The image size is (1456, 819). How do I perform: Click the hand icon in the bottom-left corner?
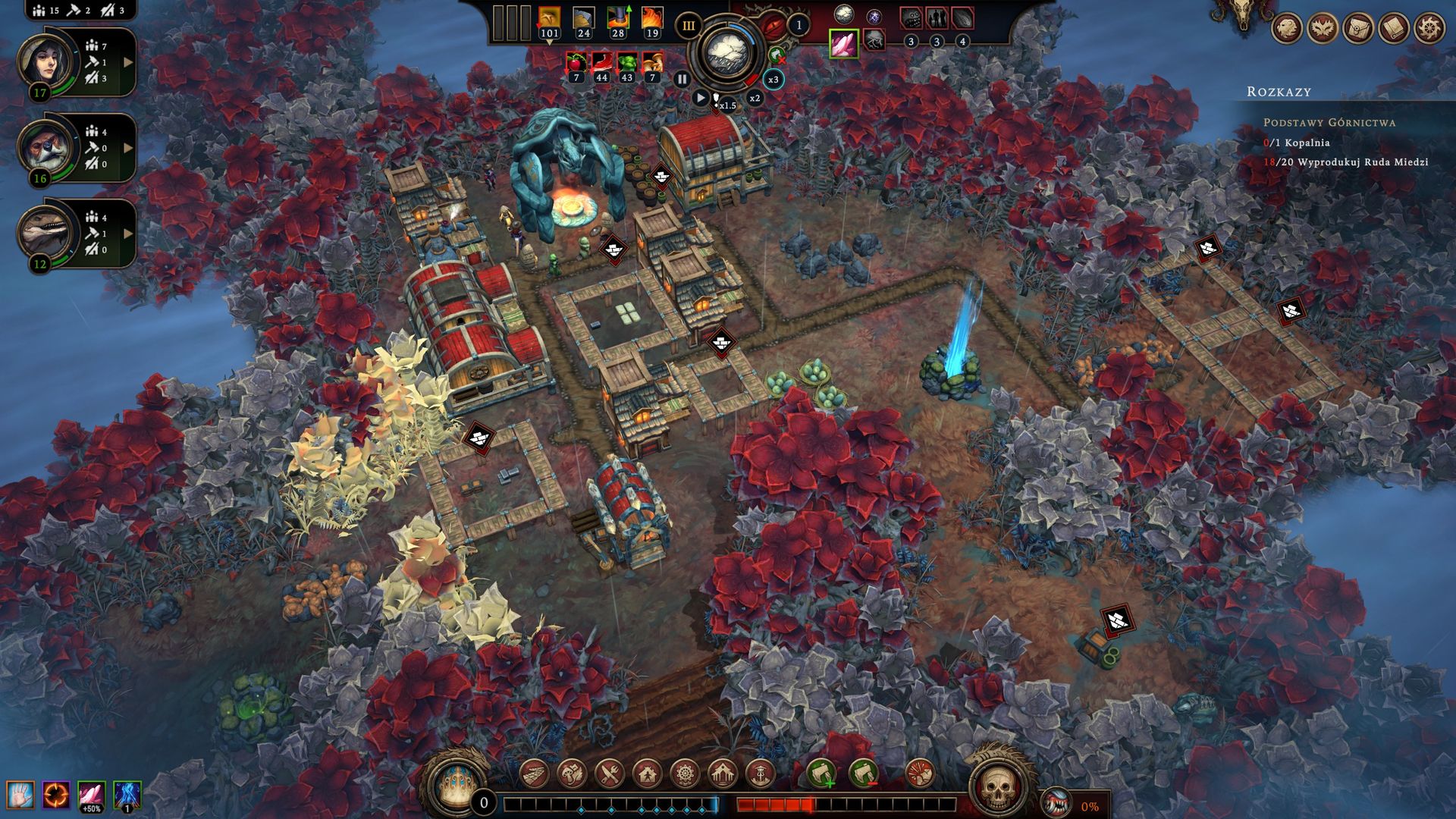[20, 795]
